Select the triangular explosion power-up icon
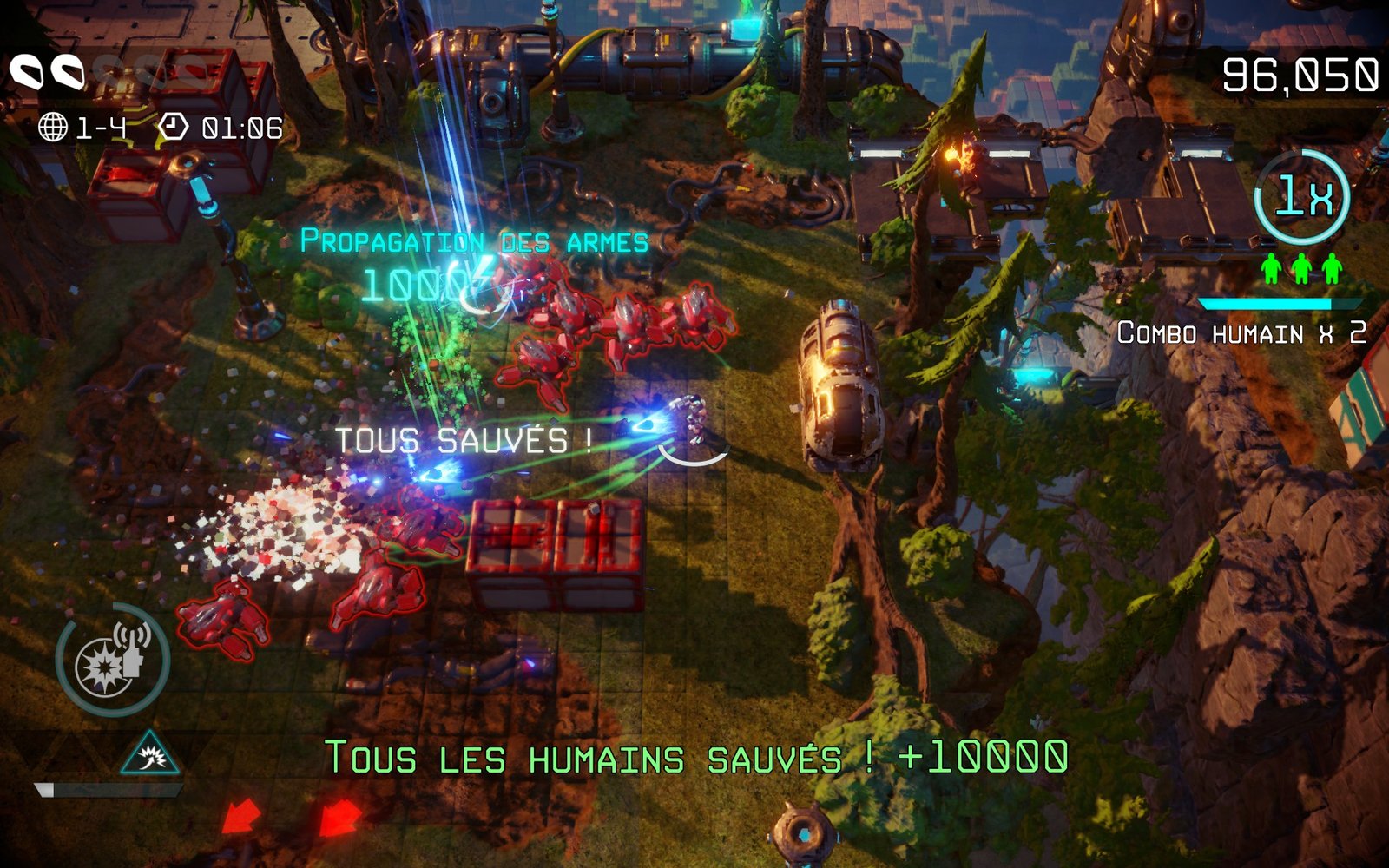 point(151,753)
